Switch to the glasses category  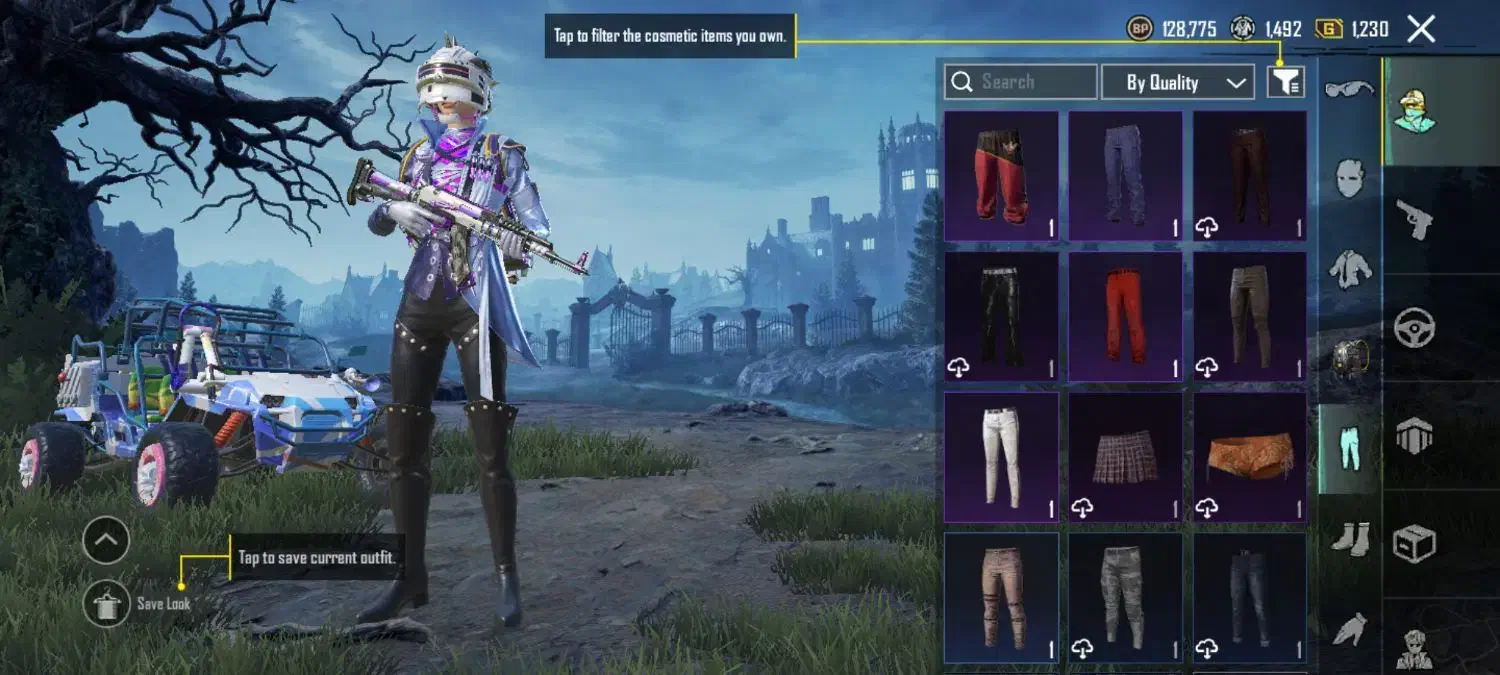point(1349,90)
